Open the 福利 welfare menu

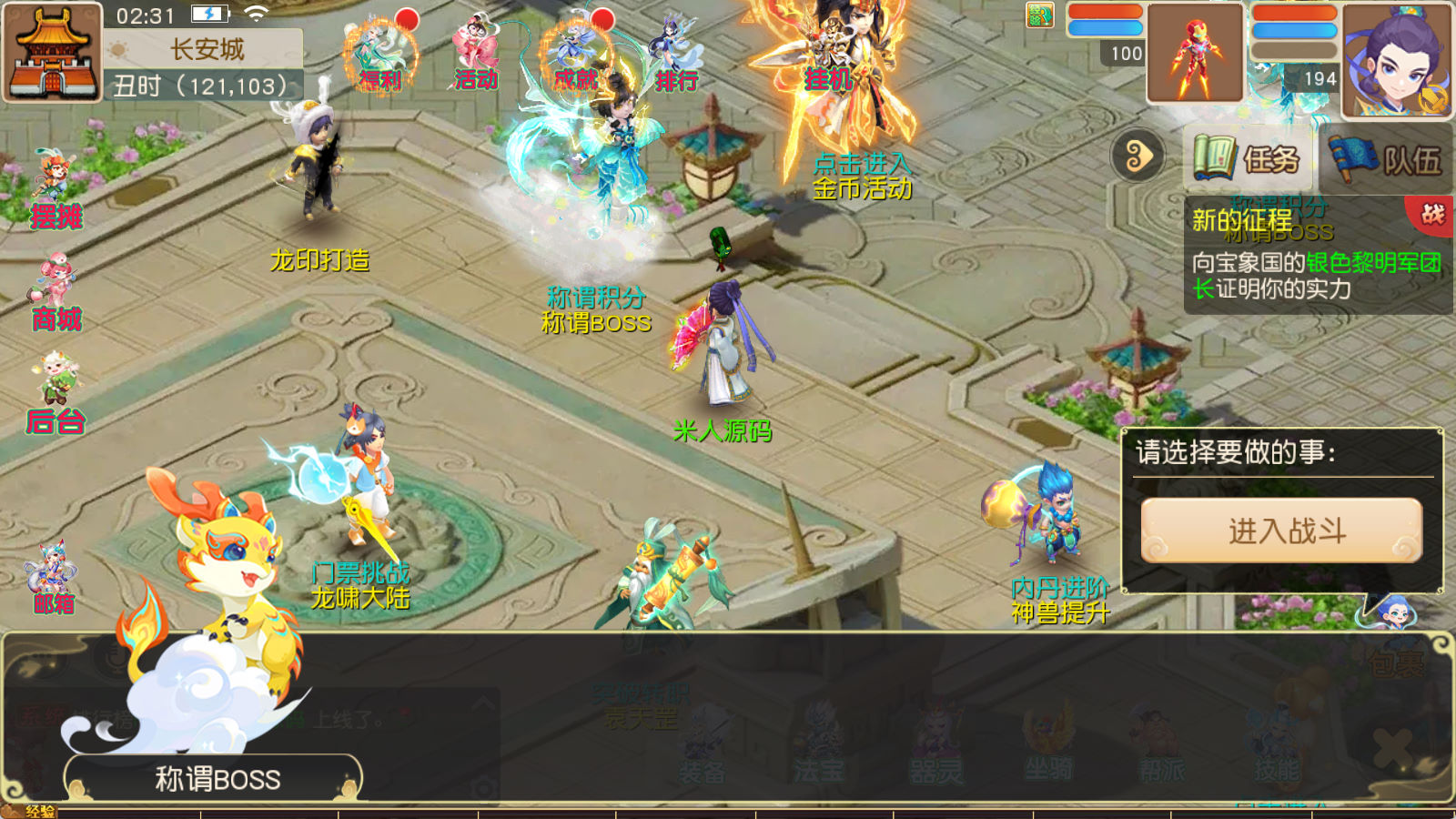coord(380,56)
